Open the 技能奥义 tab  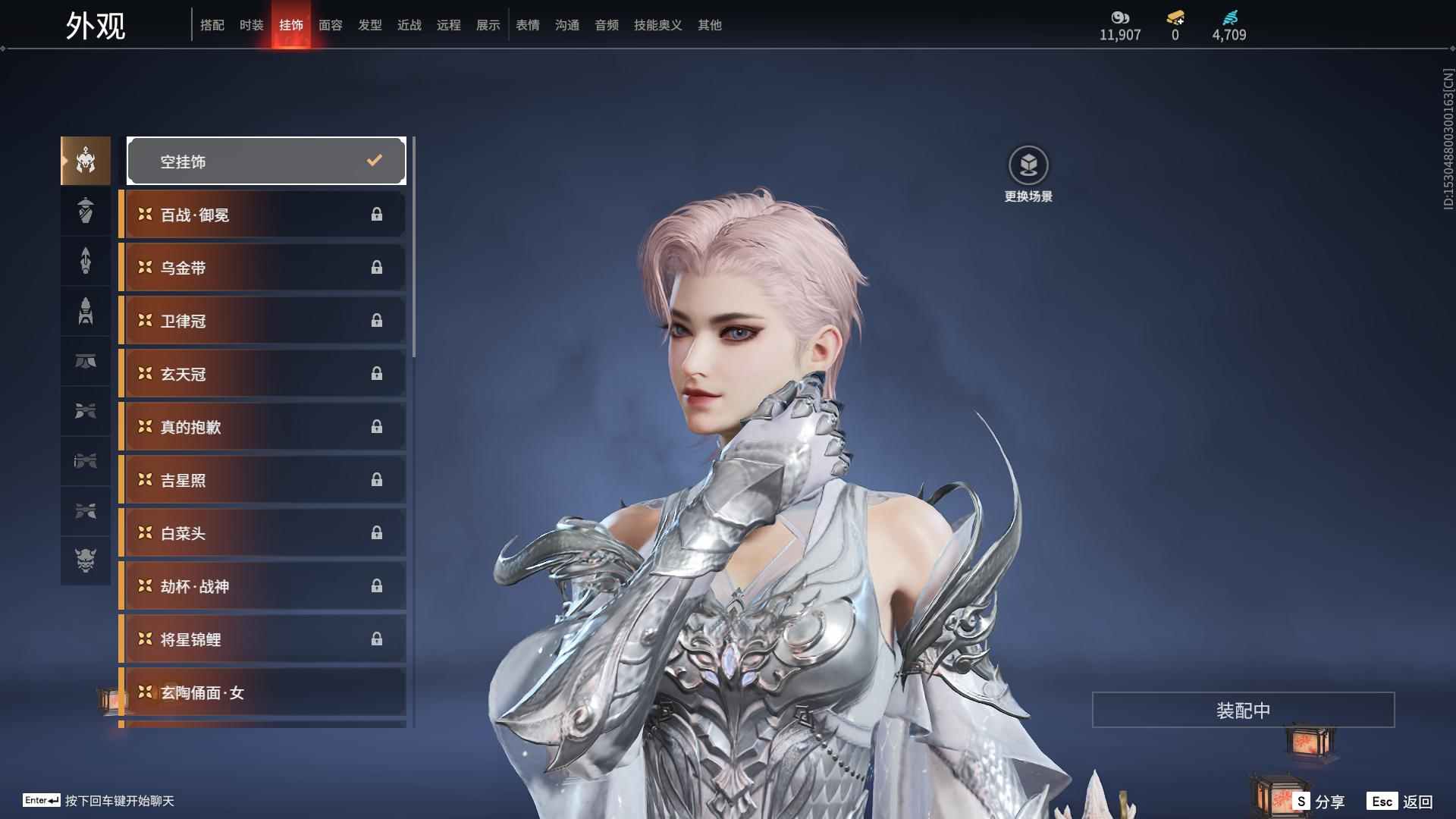657,25
